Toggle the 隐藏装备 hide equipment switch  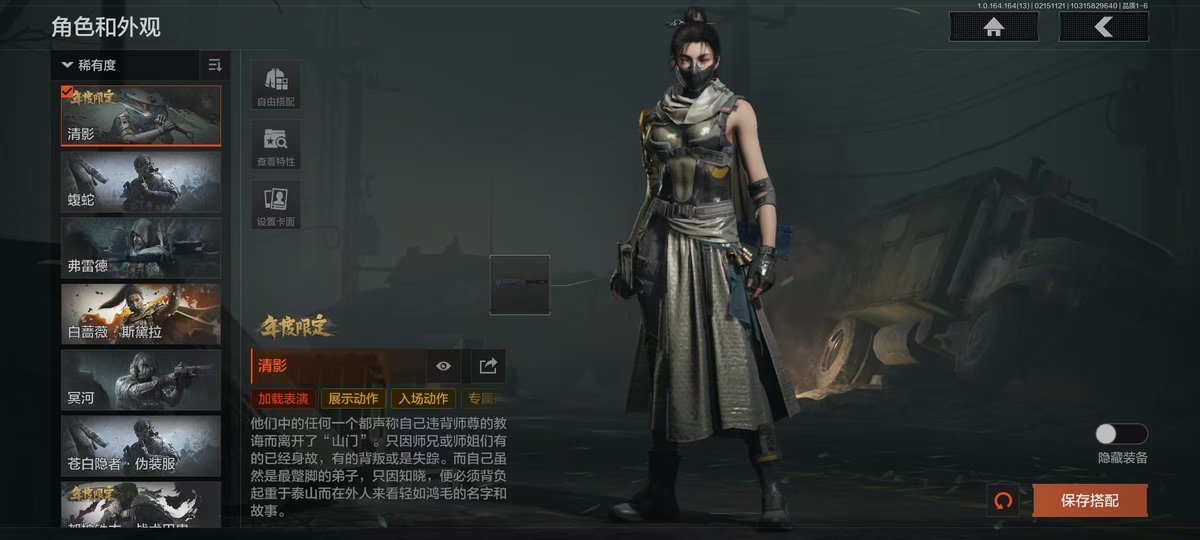point(1121,434)
